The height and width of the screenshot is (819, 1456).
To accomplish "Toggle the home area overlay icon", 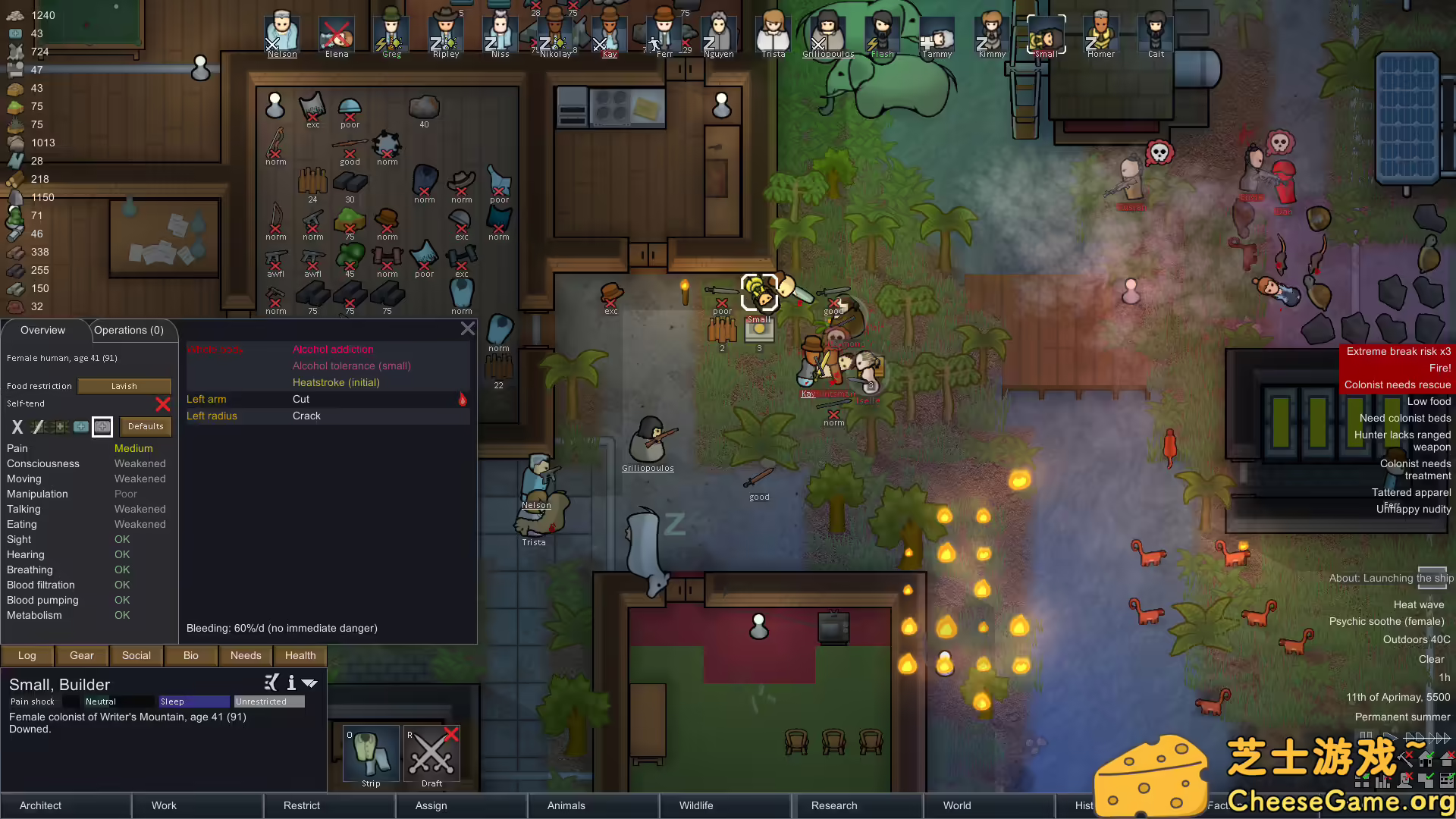I will pyautogui.click(x=1426, y=760).
